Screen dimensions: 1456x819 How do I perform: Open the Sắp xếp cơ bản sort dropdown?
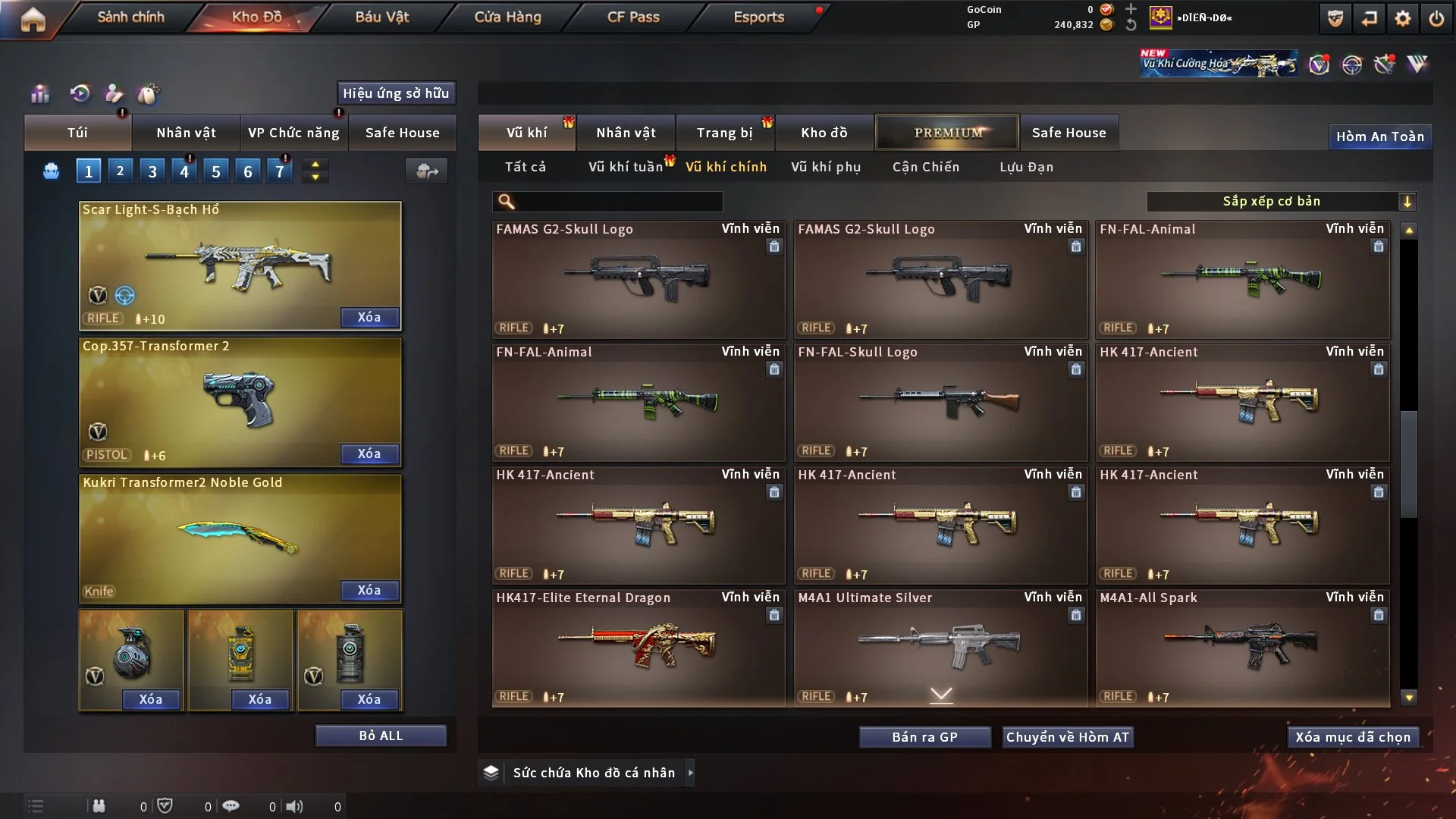1281,201
